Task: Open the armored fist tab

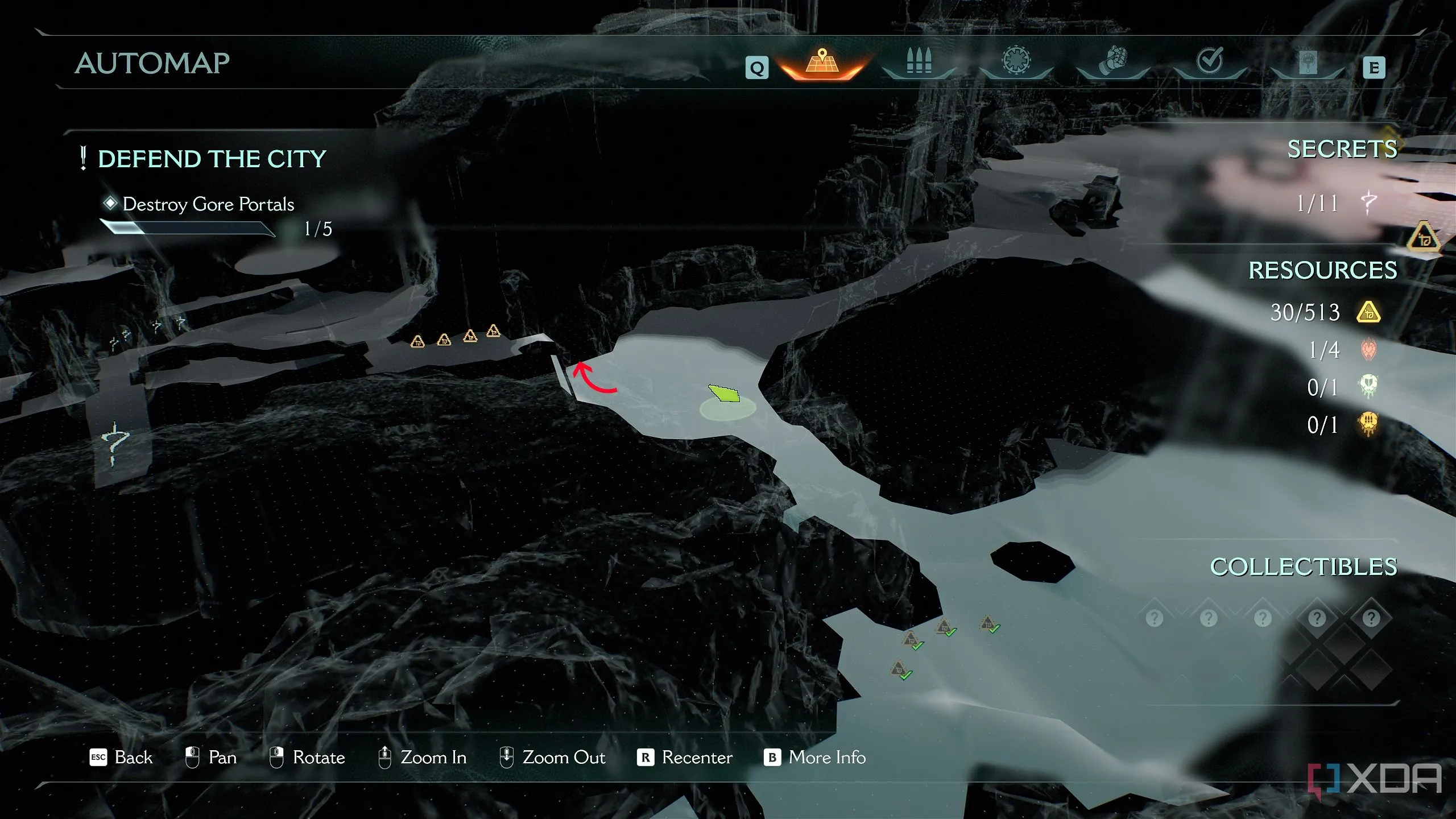Action: point(1112,61)
